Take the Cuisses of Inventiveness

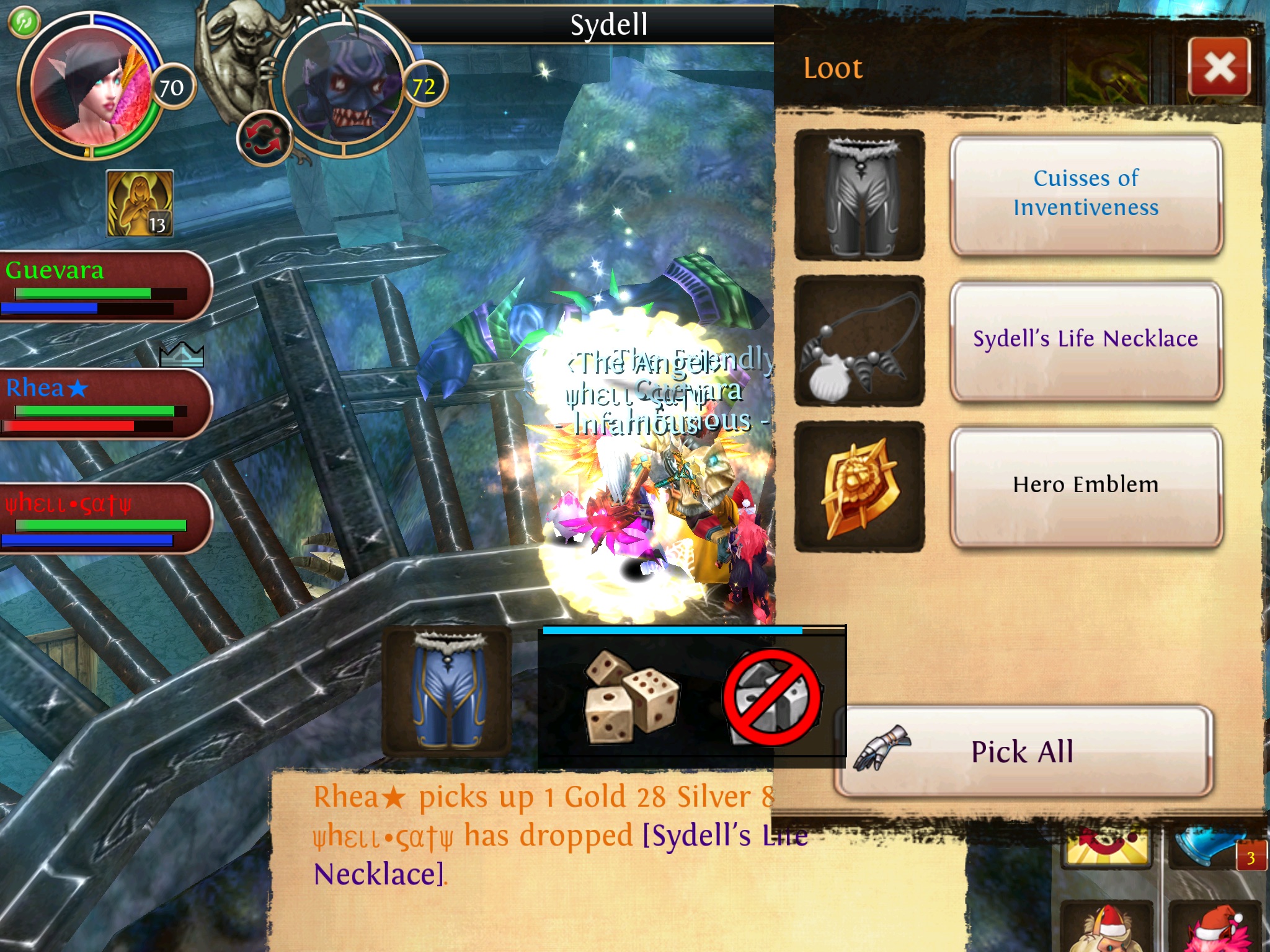point(1085,194)
